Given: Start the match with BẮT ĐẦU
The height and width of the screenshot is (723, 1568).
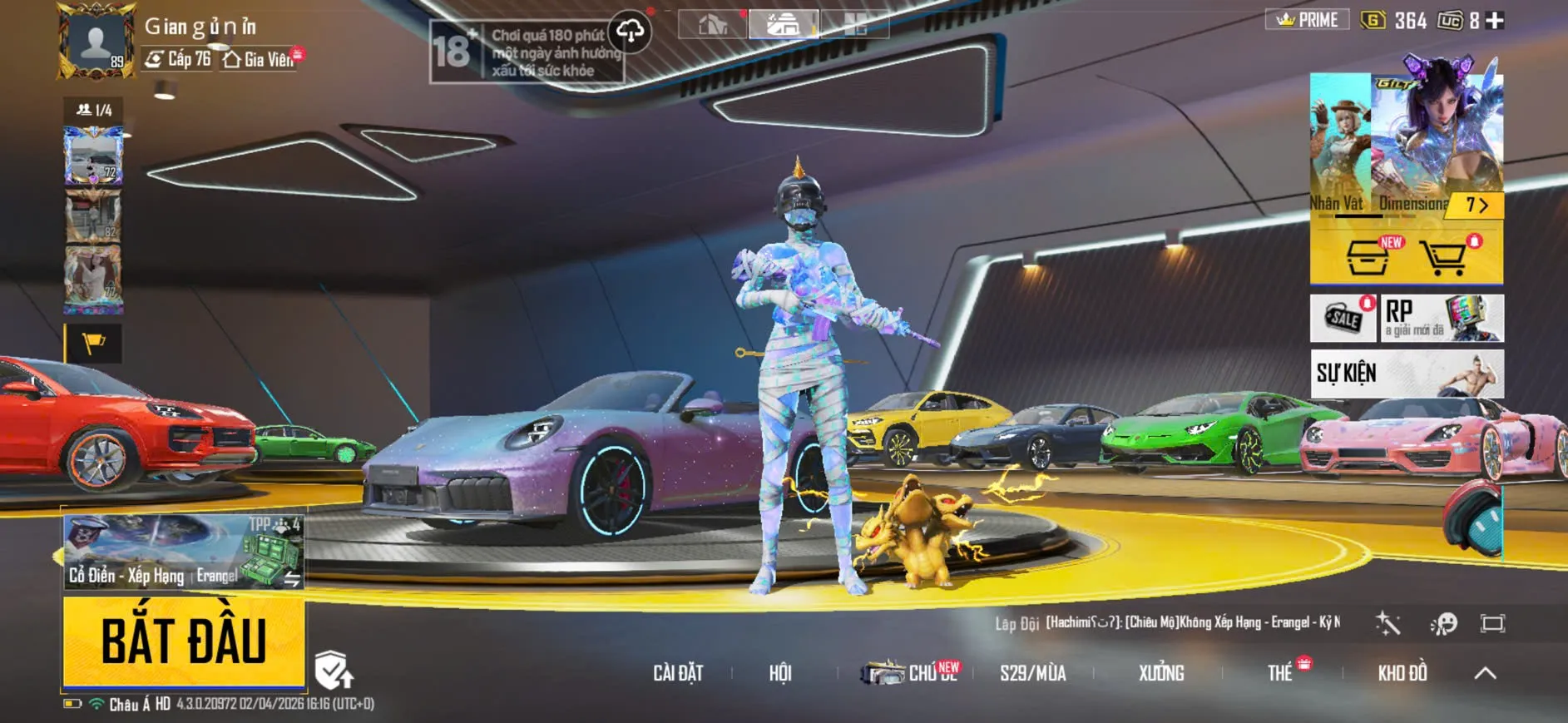Looking at the screenshot, I should (184, 641).
